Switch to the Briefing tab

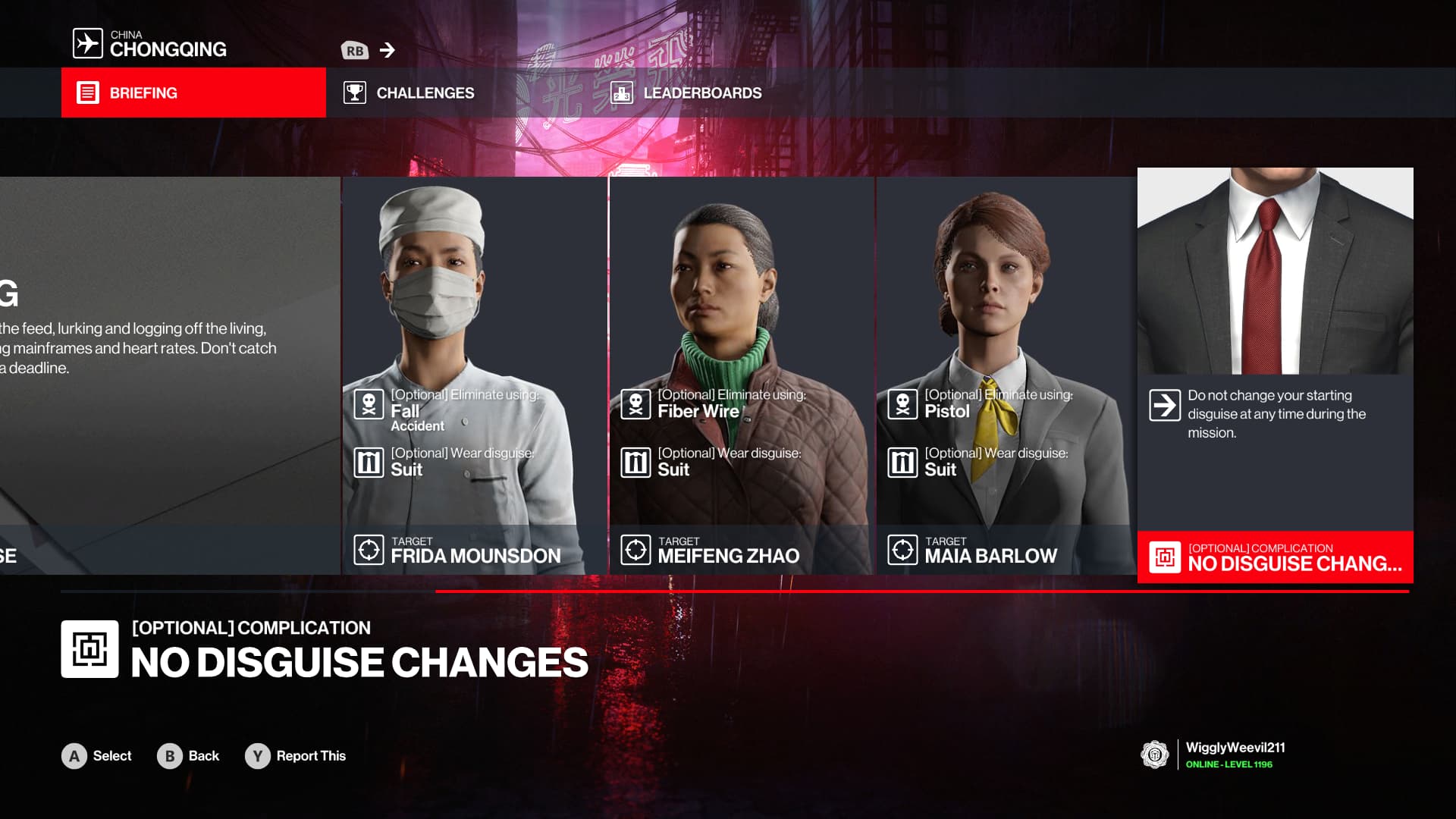click(193, 93)
